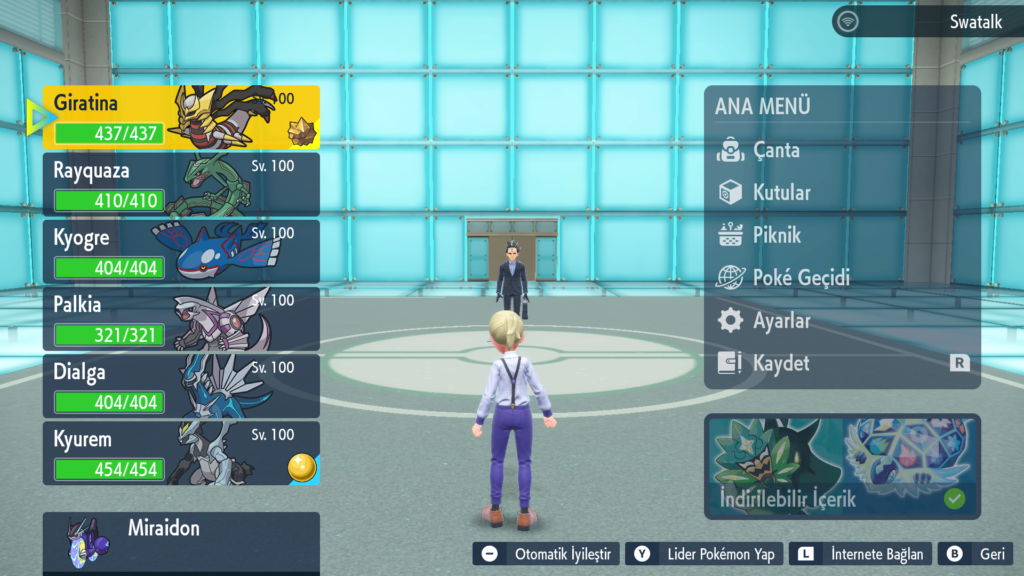Select Dialga party slot
Image resolution: width=1024 pixels, height=576 pixels.
pyautogui.click(x=181, y=385)
